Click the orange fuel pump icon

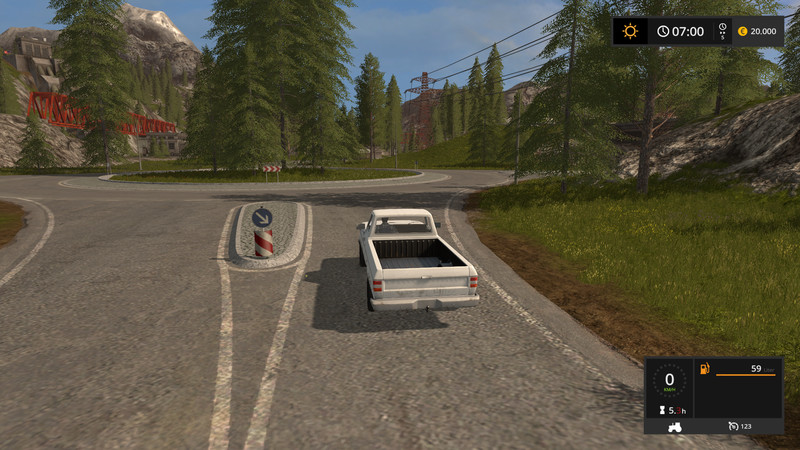pos(705,370)
